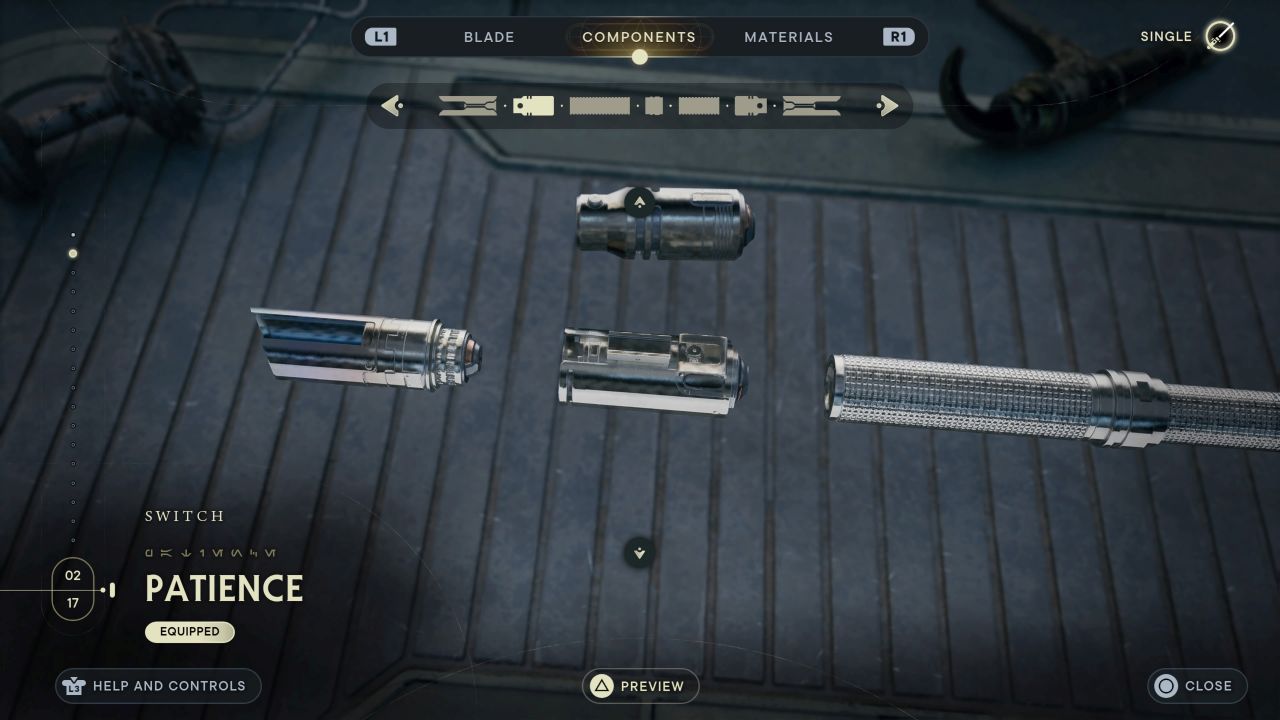Advance to next lightsaber part with right arrow

[888, 105]
